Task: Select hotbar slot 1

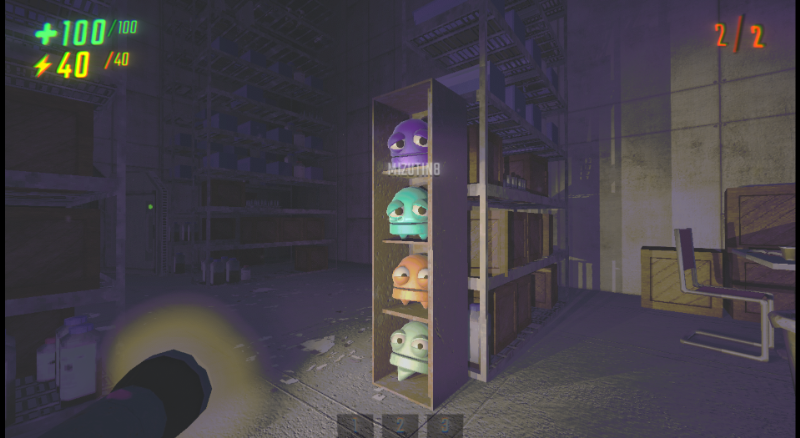Action: (354, 426)
